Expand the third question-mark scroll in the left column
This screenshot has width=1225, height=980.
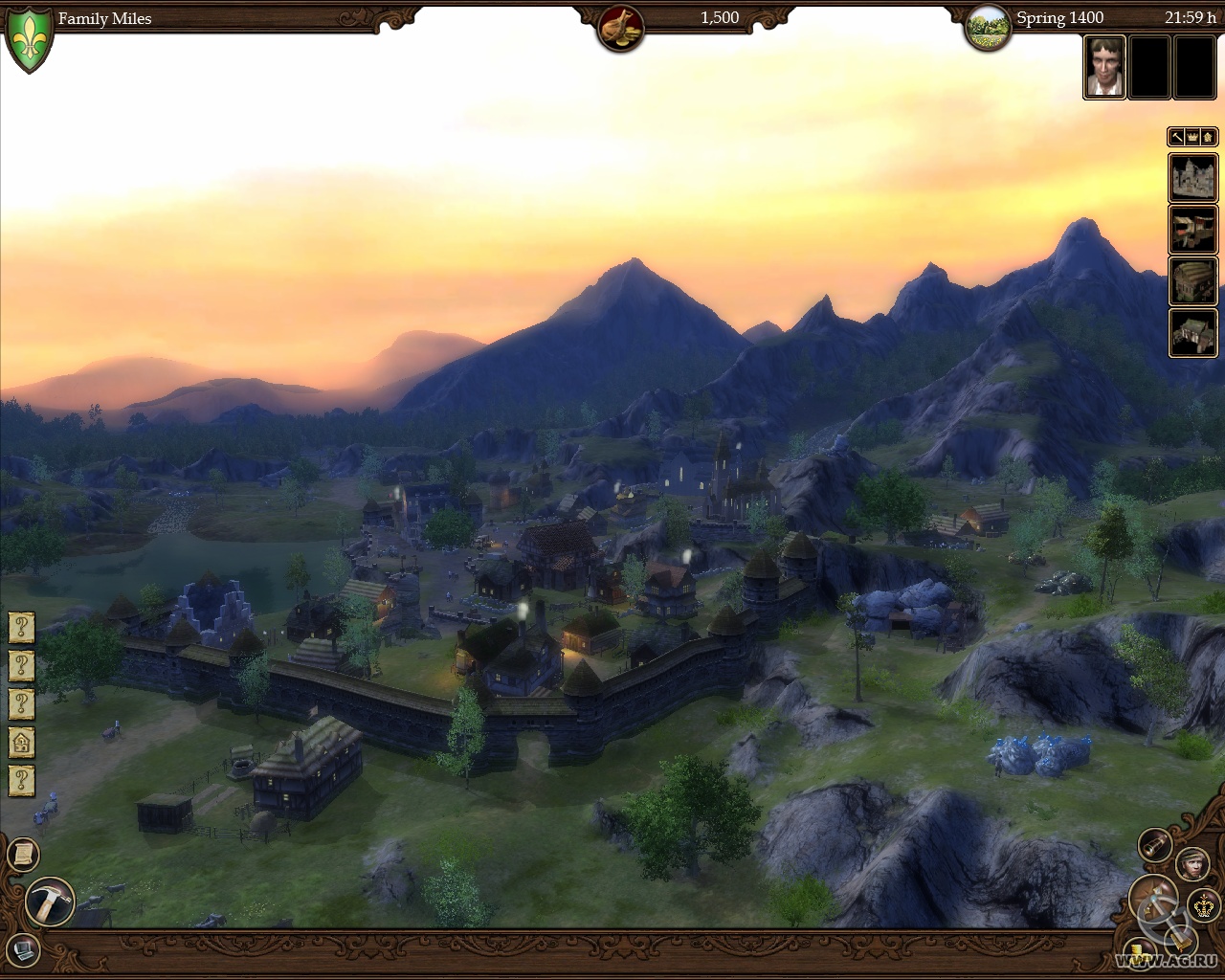point(21,702)
